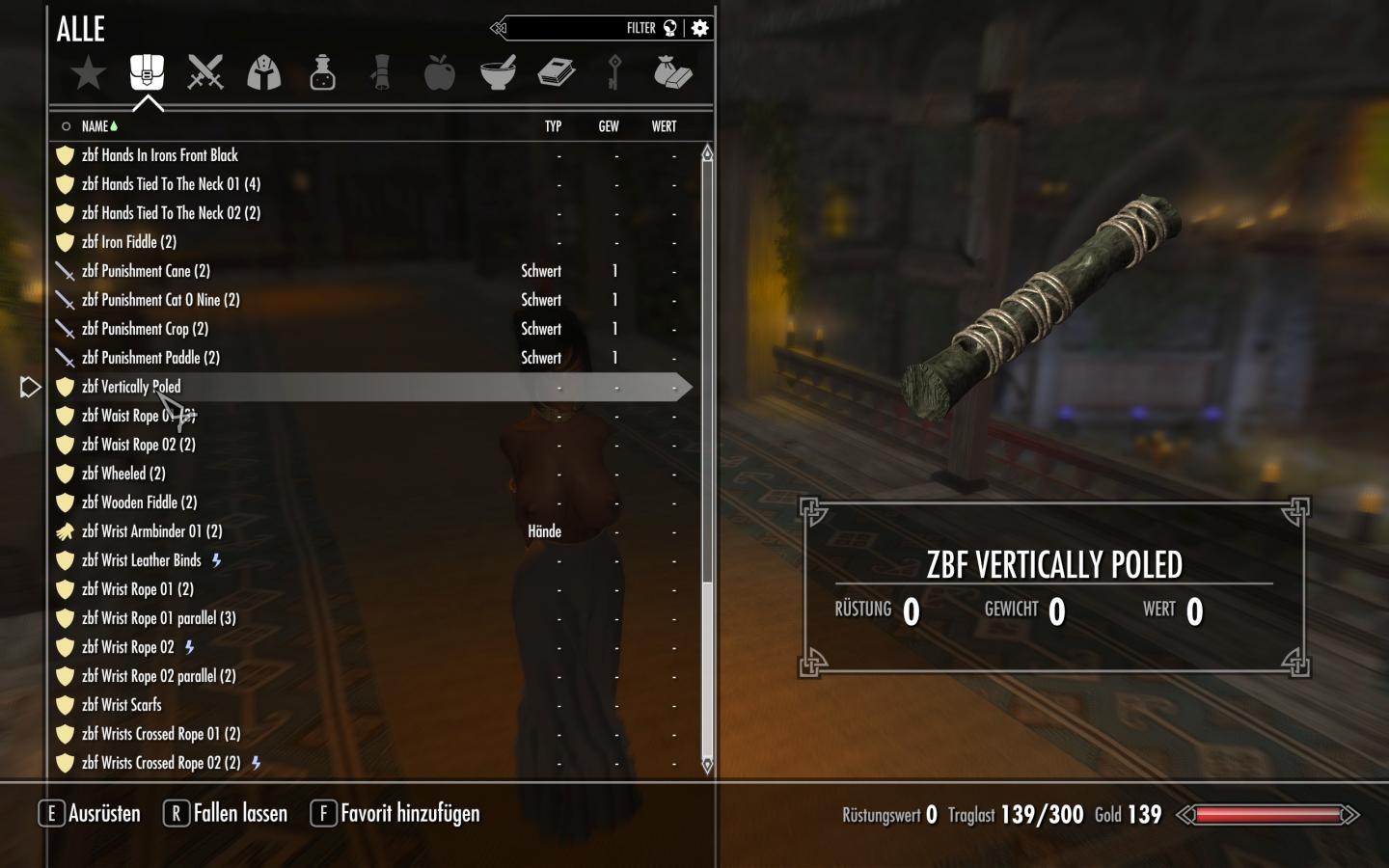The height and width of the screenshot is (868, 1389).
Task: Open the apparel robe category icon
Action: (x=263, y=71)
